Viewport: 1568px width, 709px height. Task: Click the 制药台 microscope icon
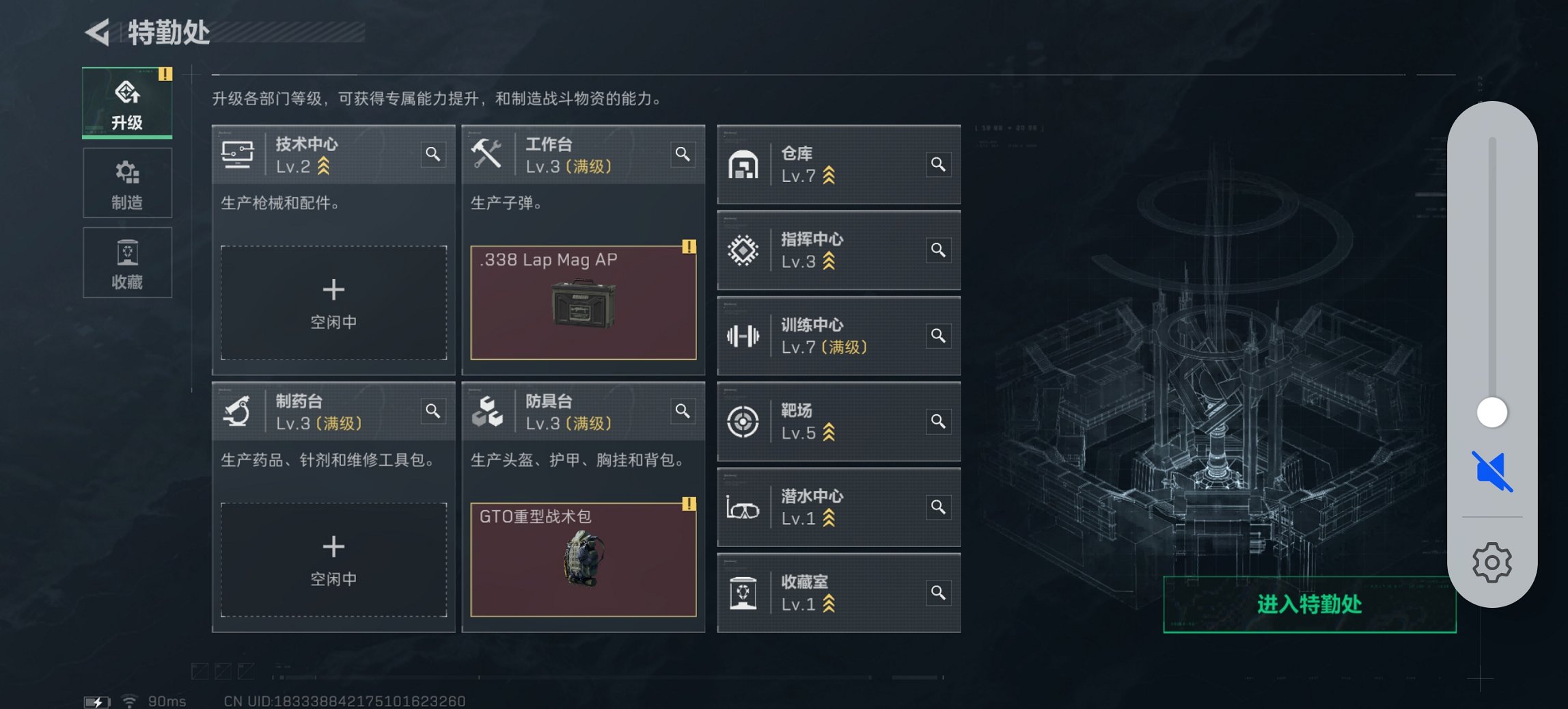236,411
